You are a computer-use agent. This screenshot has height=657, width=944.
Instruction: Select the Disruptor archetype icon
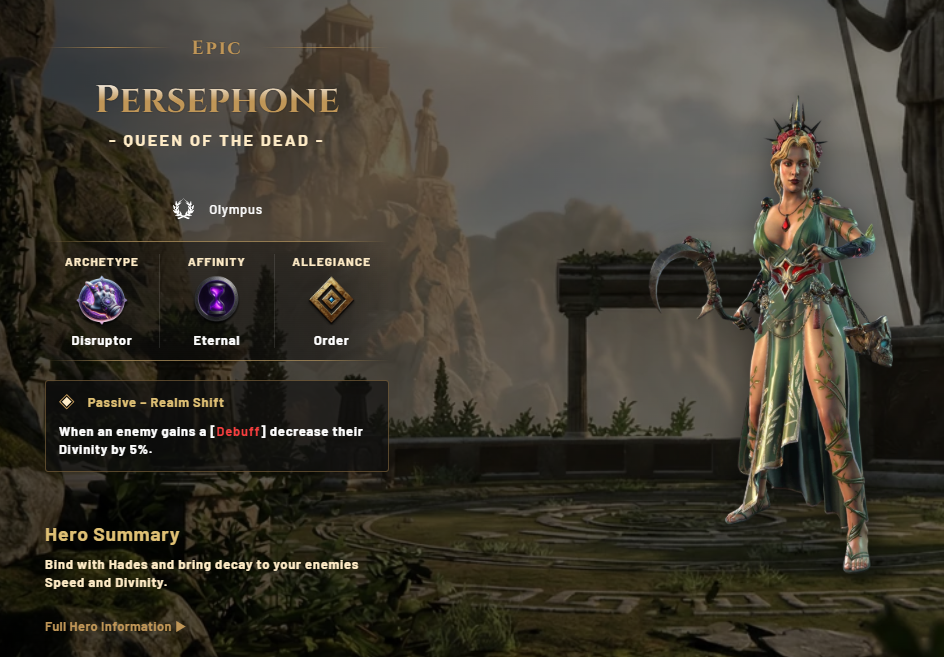pyautogui.click(x=102, y=300)
